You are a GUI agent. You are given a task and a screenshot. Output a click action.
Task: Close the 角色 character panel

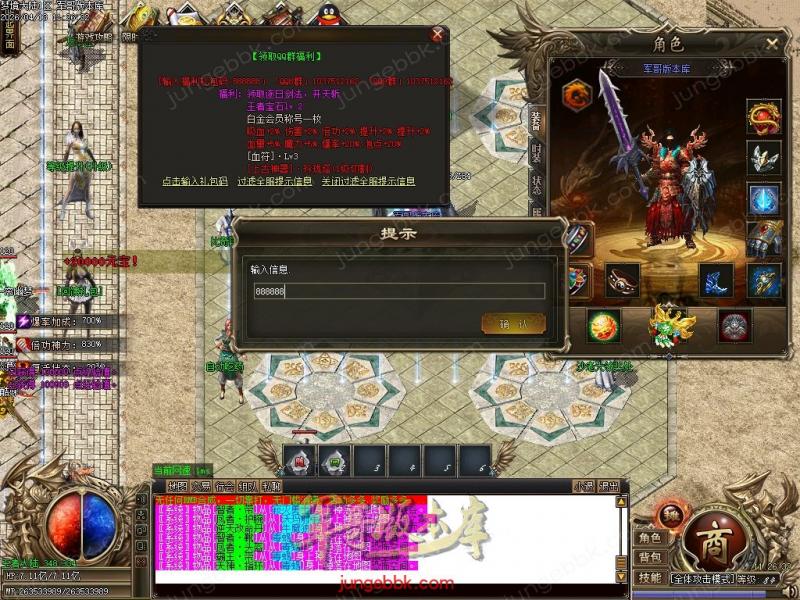[x=772, y=44]
